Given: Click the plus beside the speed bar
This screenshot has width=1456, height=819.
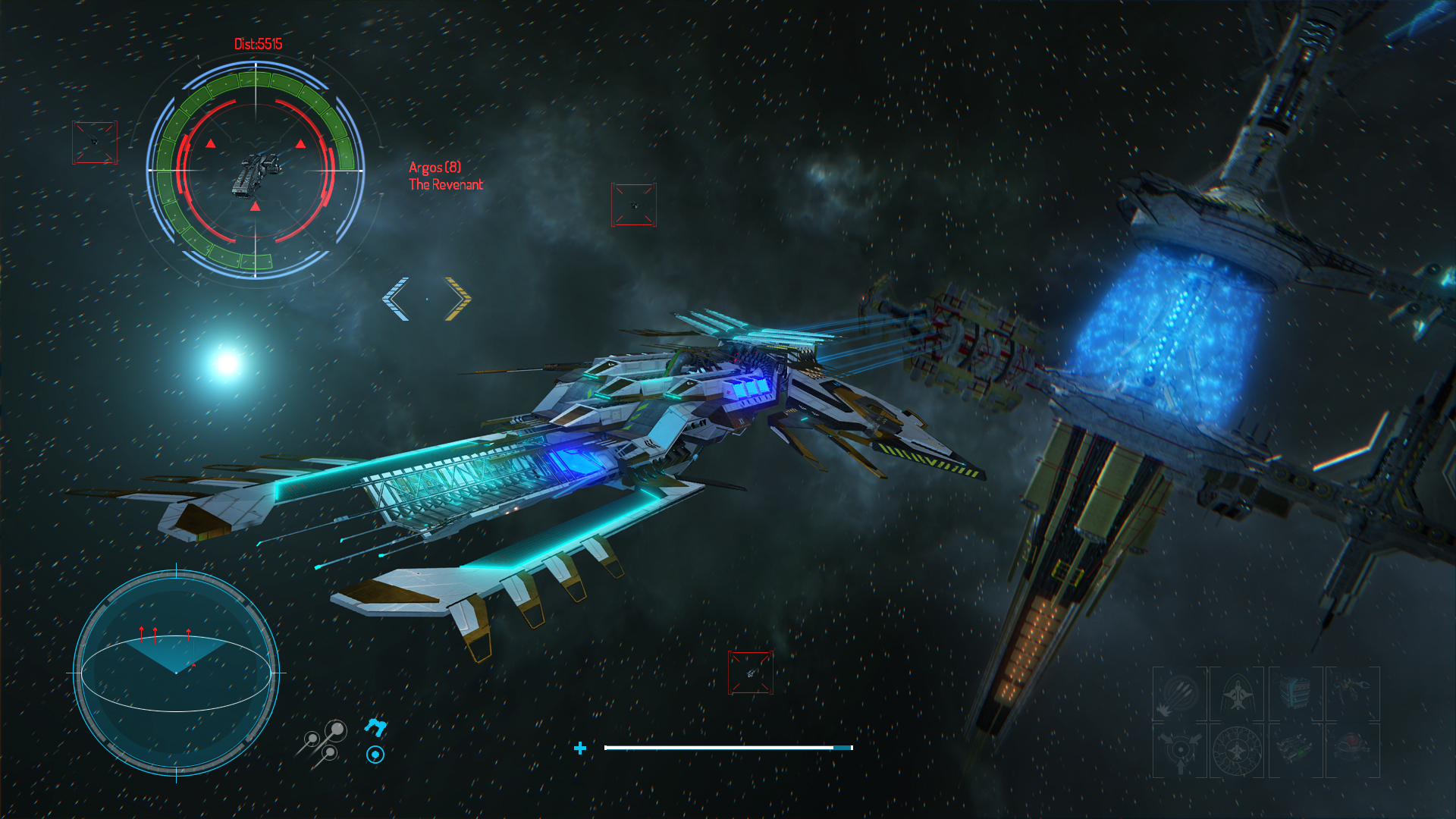Looking at the screenshot, I should coord(581,747).
